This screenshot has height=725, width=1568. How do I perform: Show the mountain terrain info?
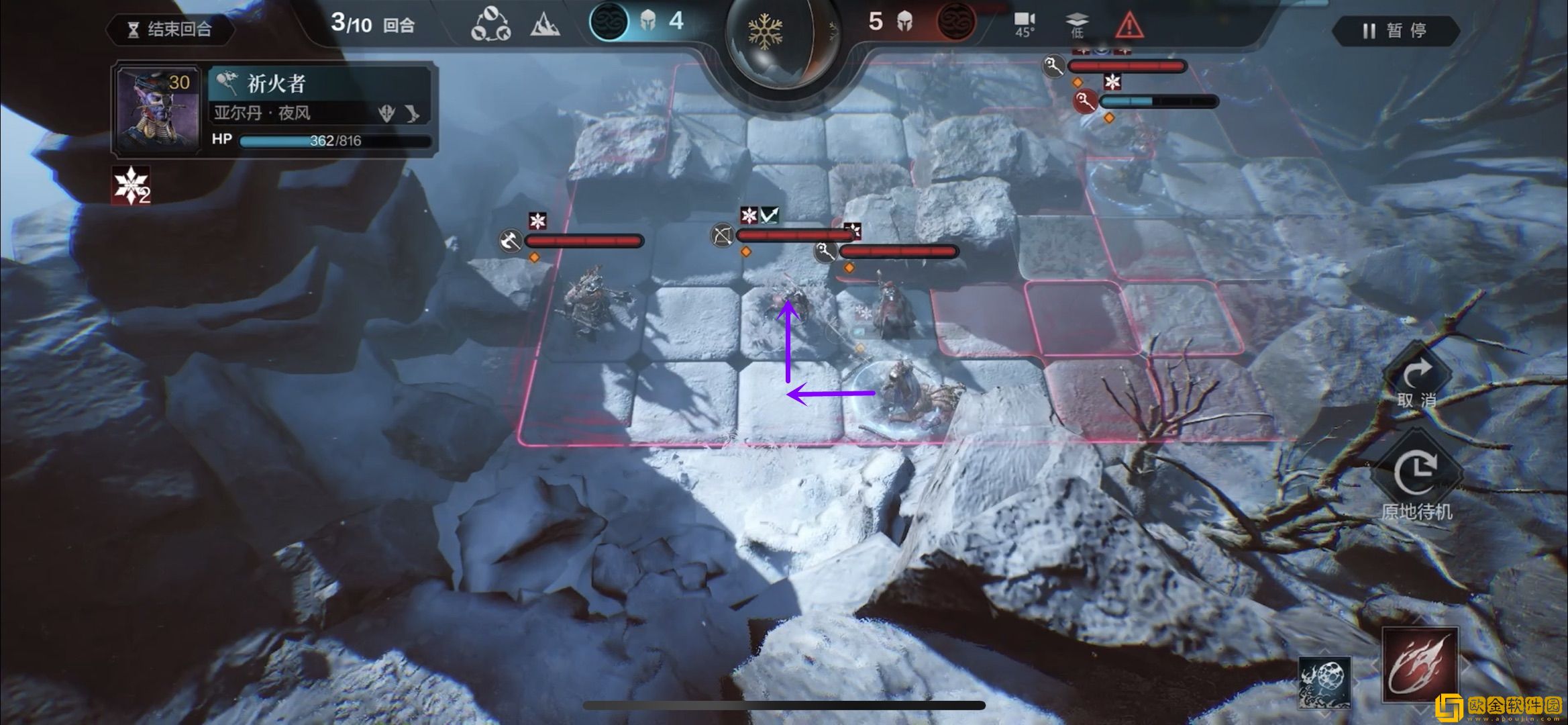pyautogui.click(x=545, y=26)
